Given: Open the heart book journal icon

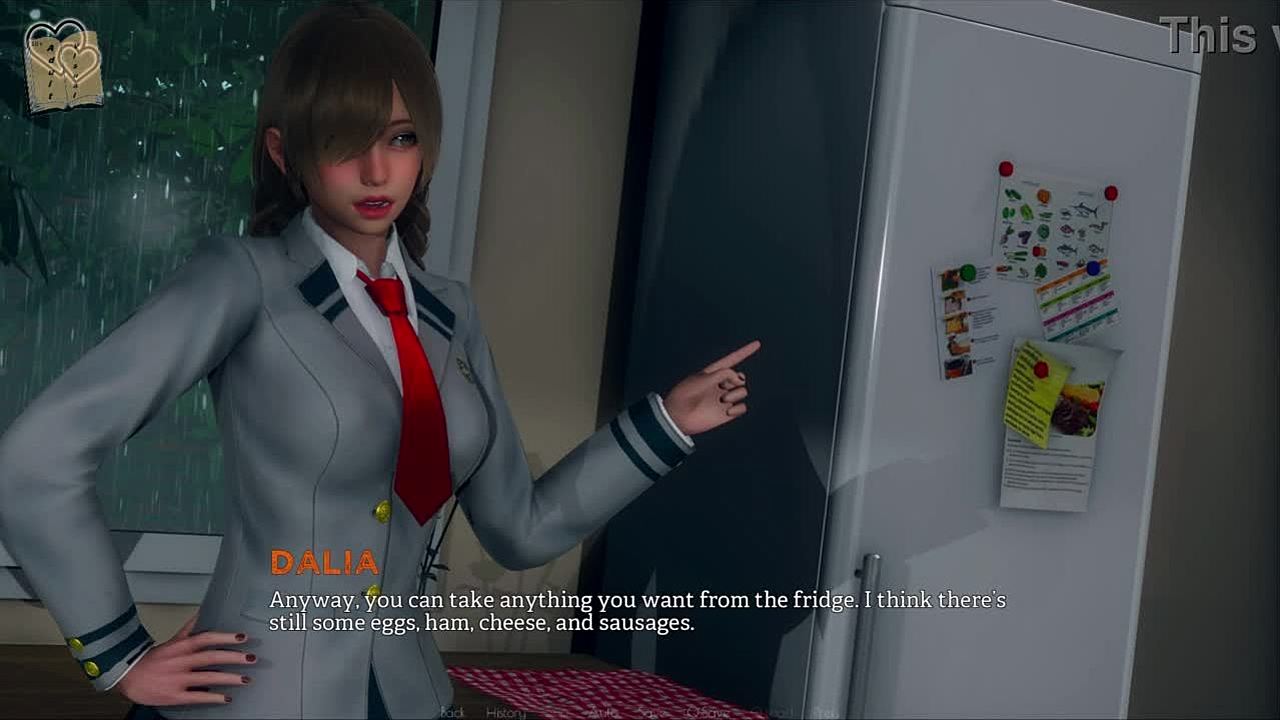Looking at the screenshot, I should (x=63, y=65).
